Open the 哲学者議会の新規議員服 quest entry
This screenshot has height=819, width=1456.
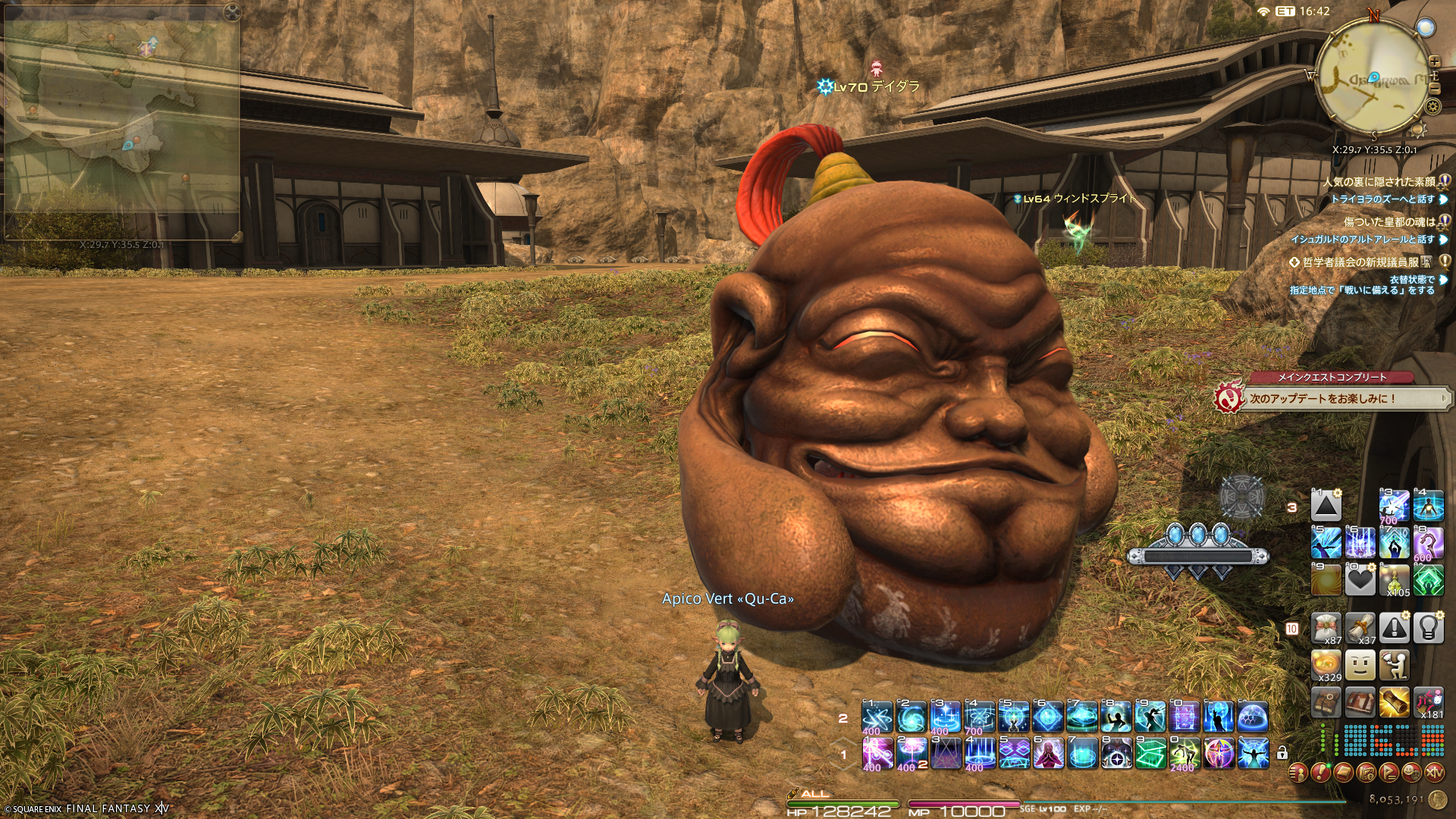1367,262
